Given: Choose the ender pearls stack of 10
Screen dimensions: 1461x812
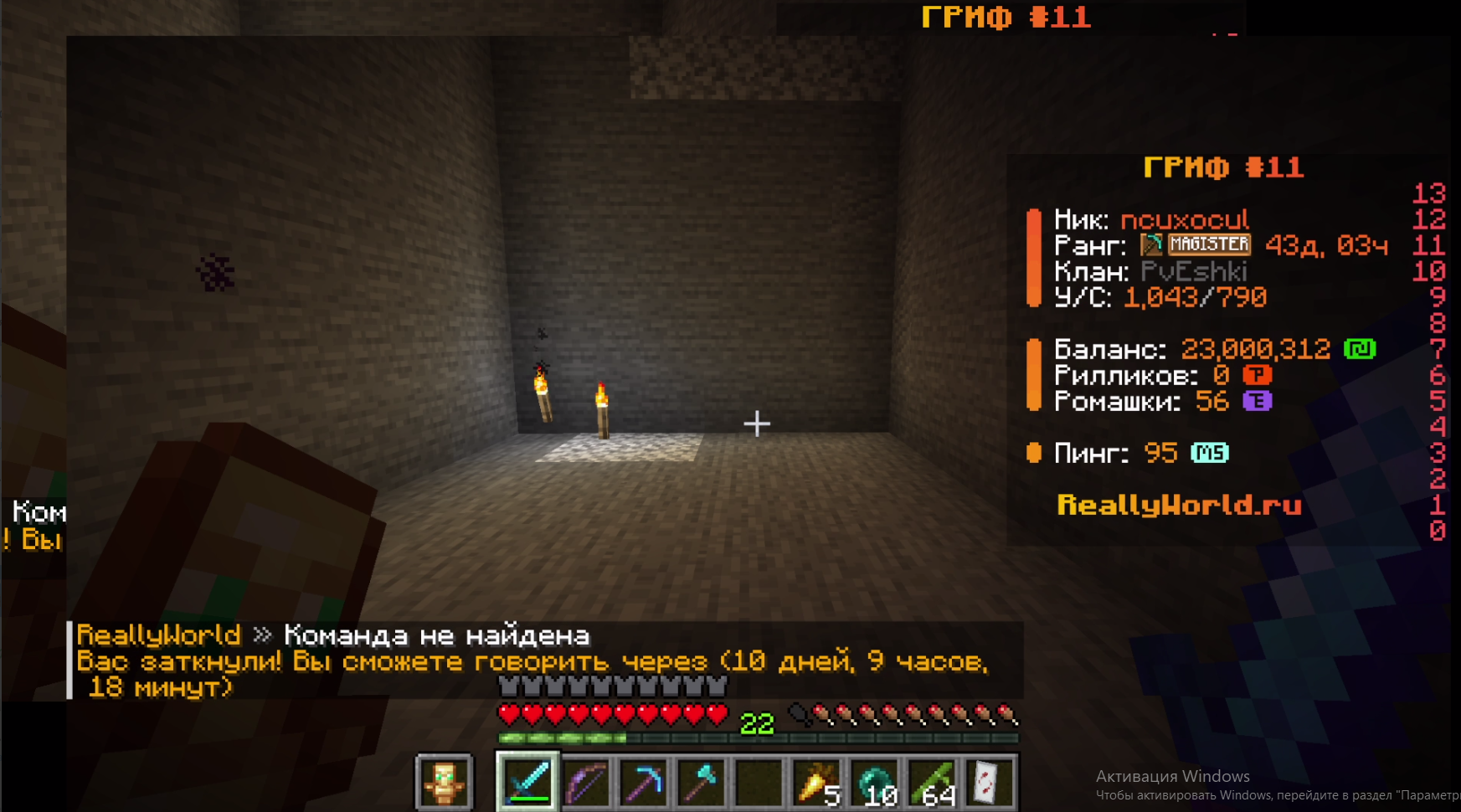Looking at the screenshot, I should tap(876, 783).
